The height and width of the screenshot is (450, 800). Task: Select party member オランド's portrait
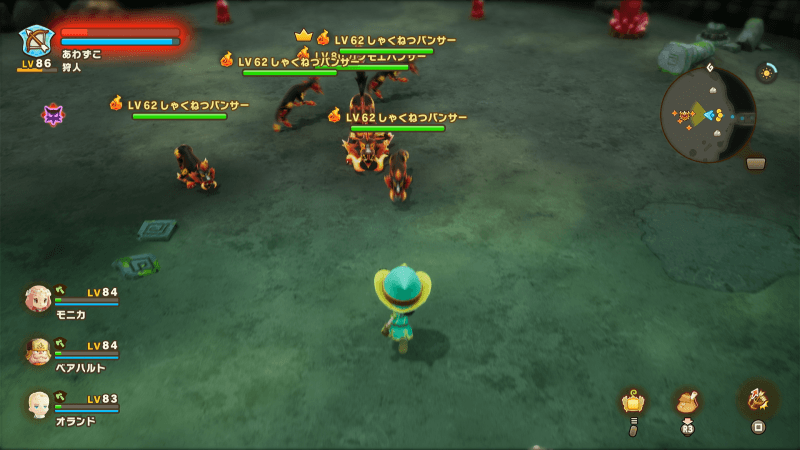(38, 403)
